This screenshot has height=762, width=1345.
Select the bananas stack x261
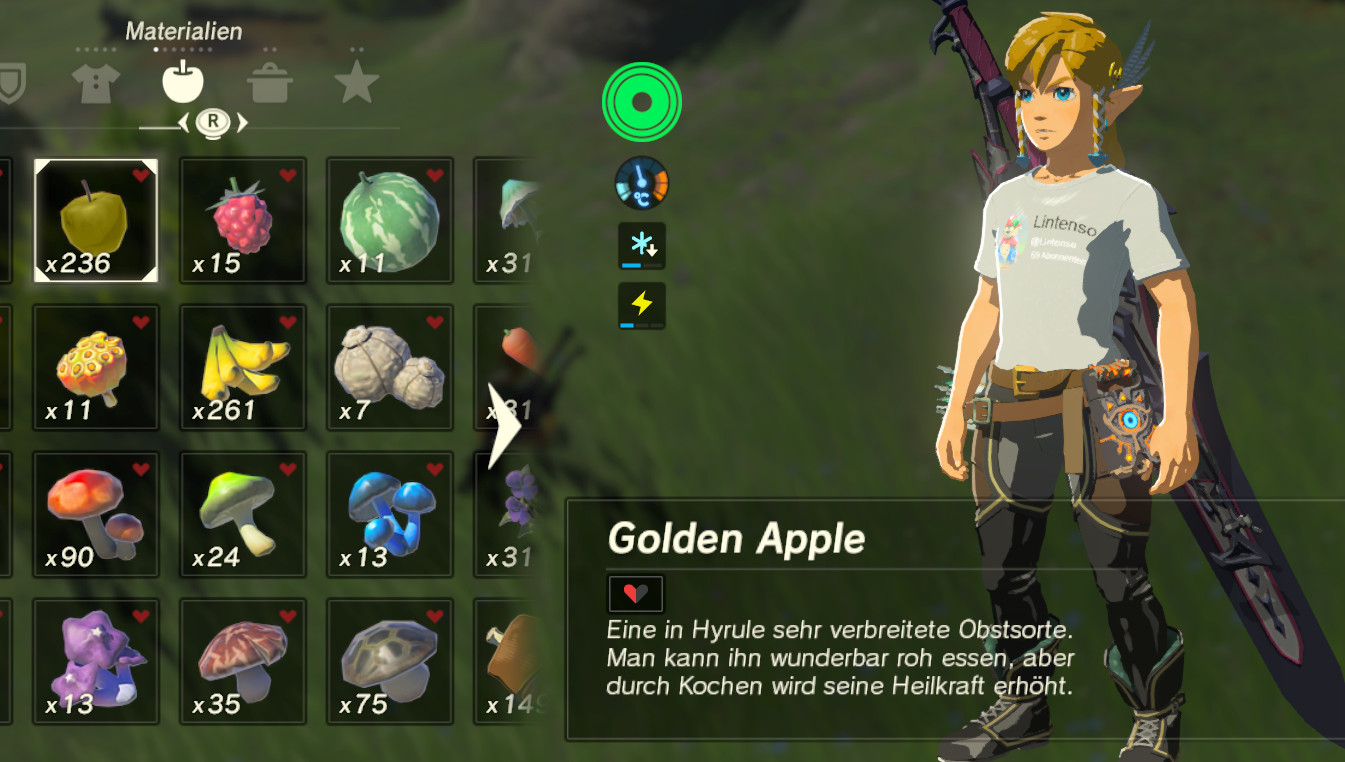pos(242,365)
